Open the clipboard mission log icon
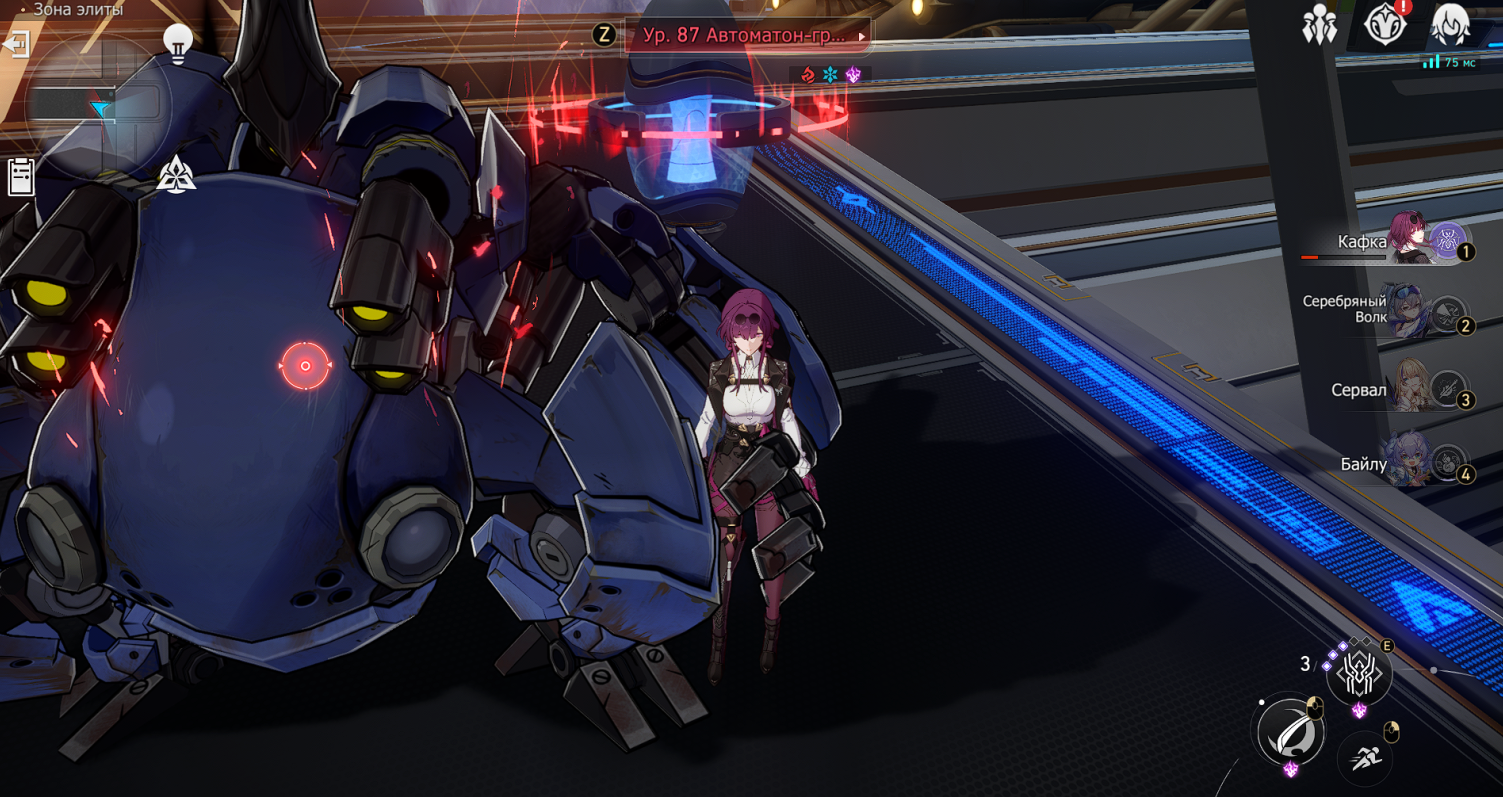Viewport: 1503px width, 797px height. click(21, 176)
